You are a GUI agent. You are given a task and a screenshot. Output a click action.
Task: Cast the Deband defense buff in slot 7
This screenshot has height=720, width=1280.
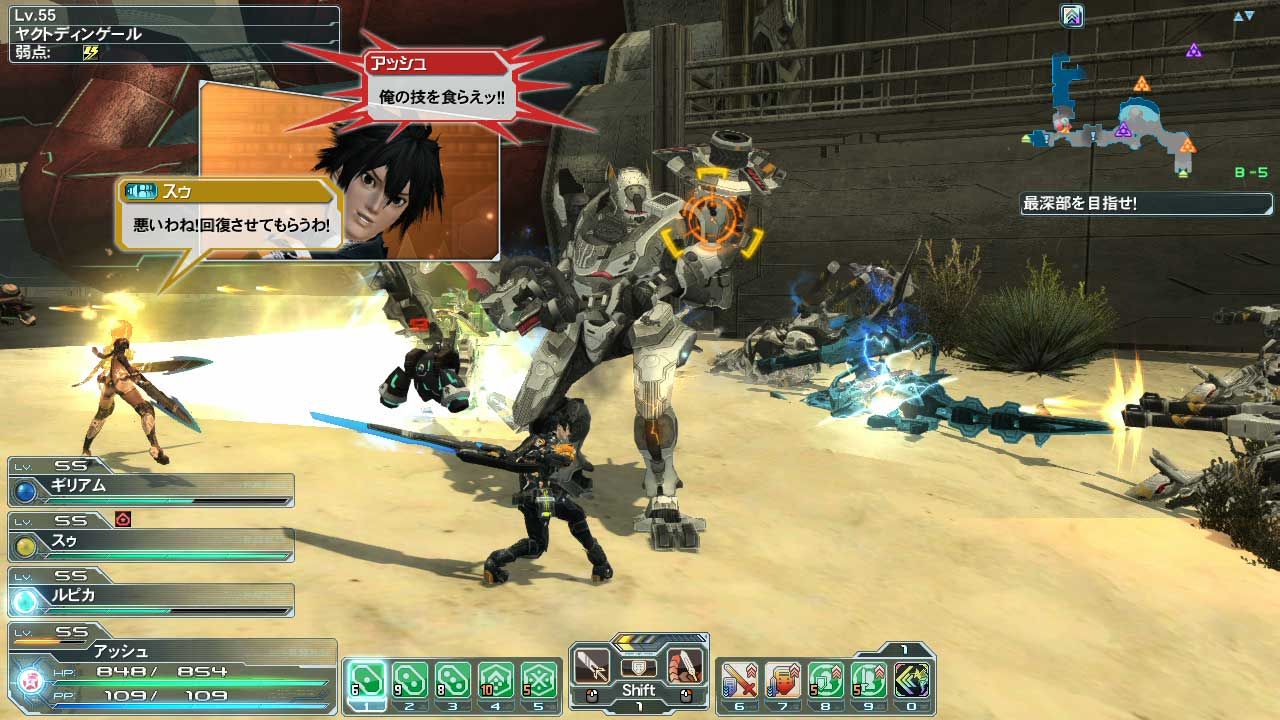click(x=784, y=678)
